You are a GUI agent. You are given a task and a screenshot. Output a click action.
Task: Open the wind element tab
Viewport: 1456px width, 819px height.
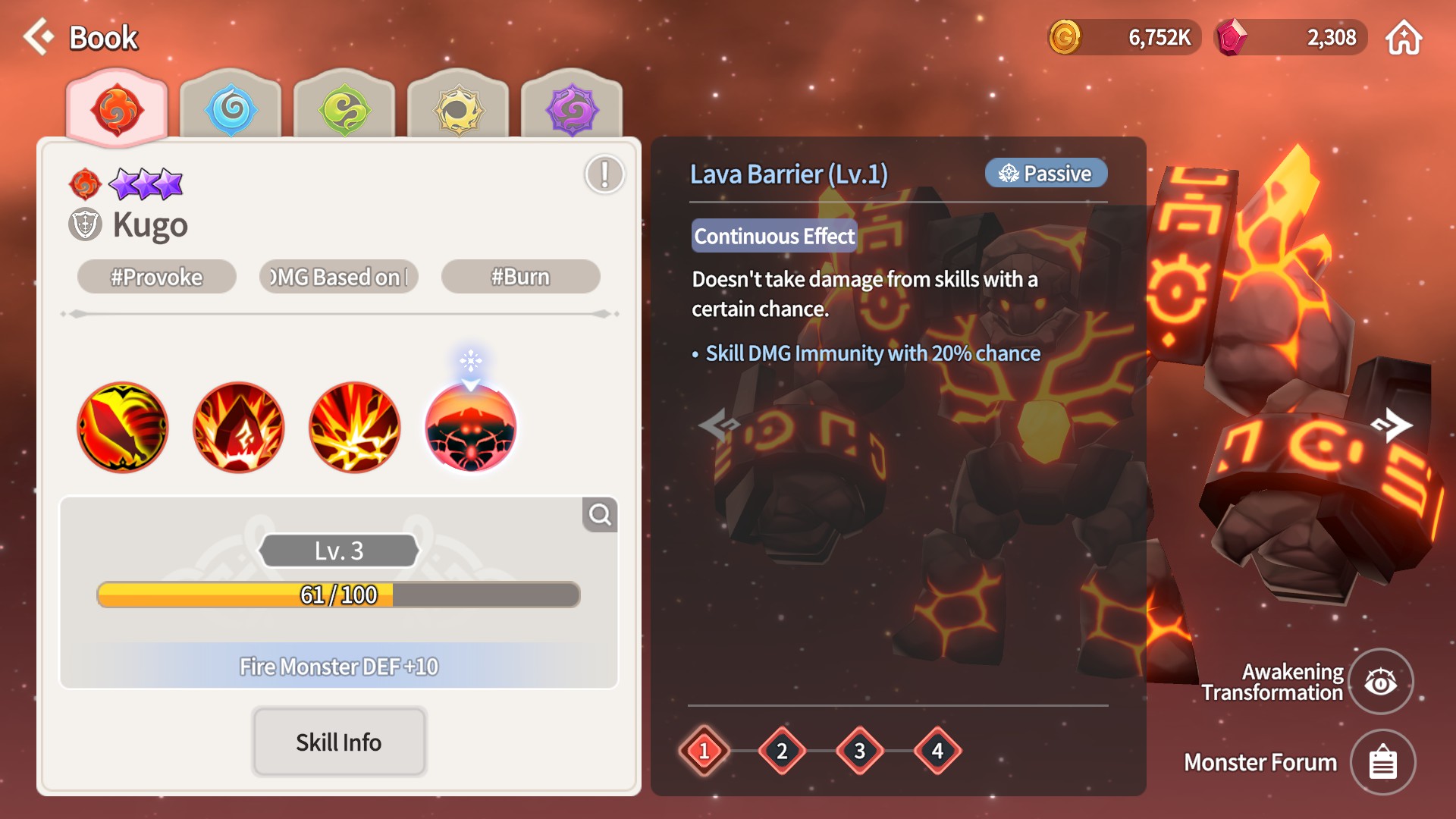pyautogui.click(x=344, y=110)
